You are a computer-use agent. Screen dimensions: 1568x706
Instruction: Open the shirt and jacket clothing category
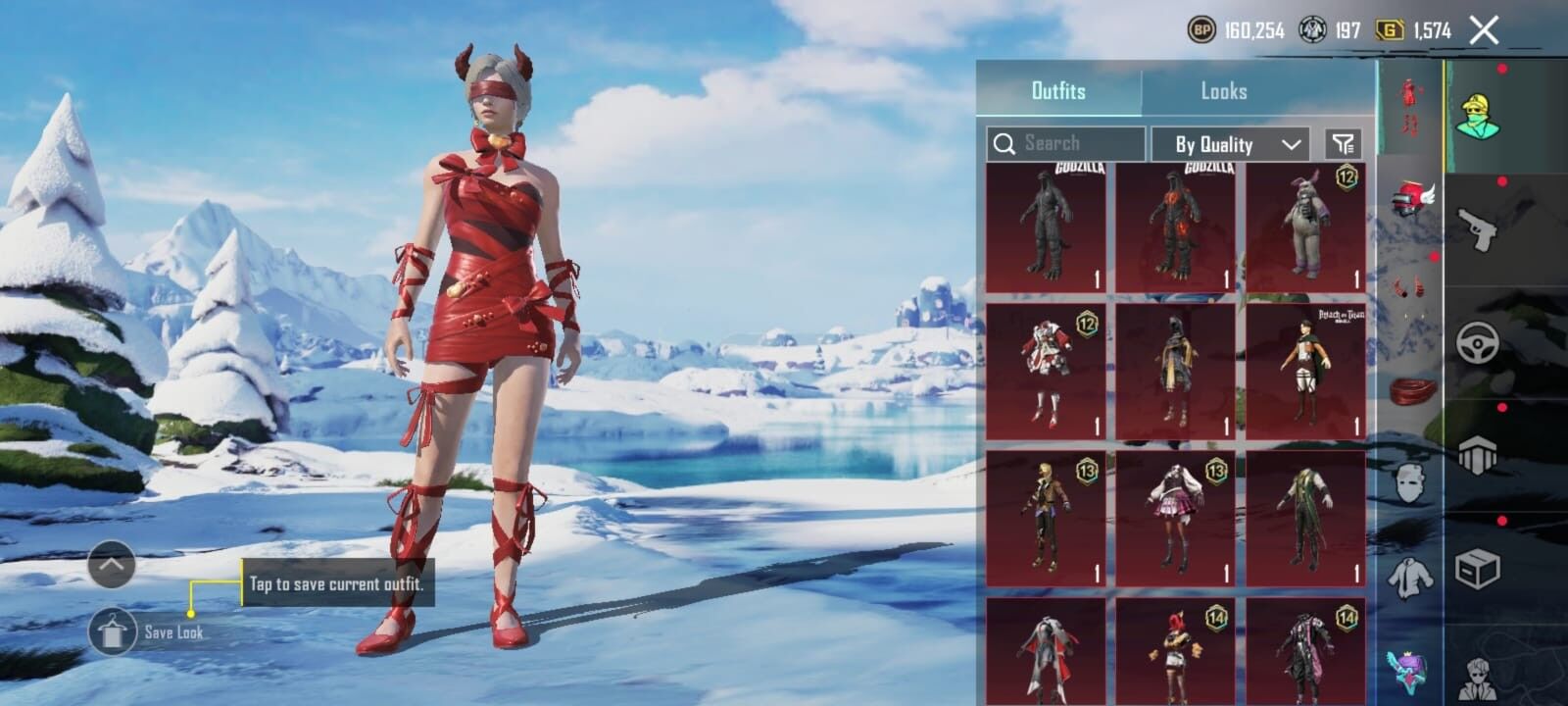[1410, 577]
